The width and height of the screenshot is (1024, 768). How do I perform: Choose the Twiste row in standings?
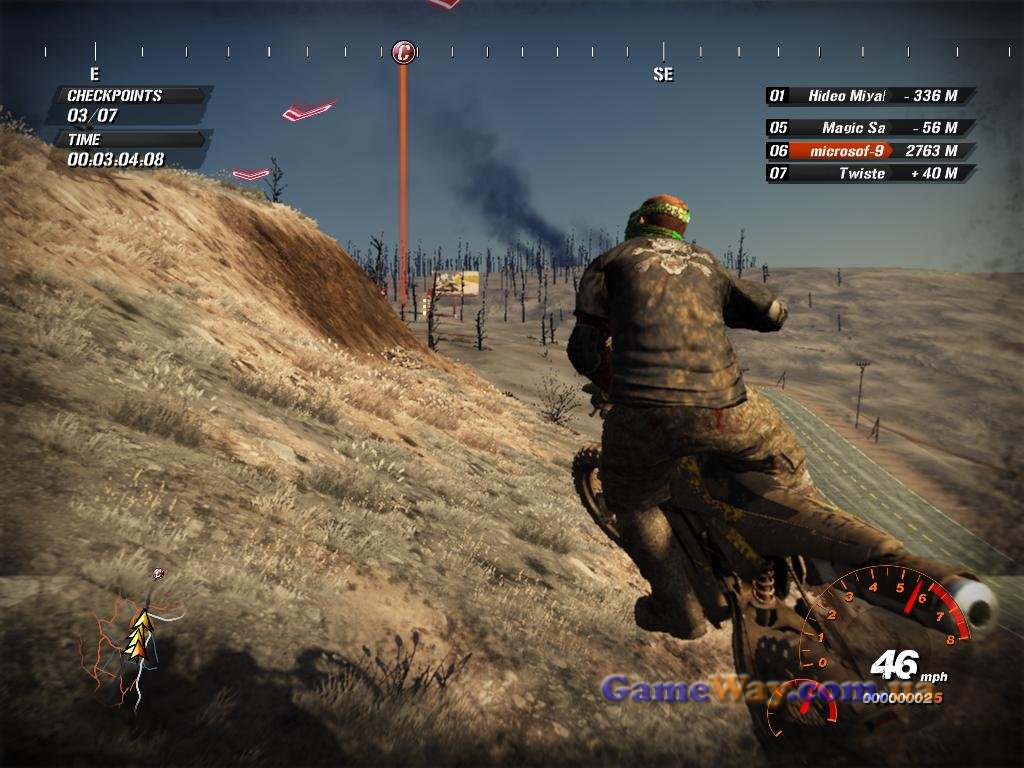tap(868, 173)
